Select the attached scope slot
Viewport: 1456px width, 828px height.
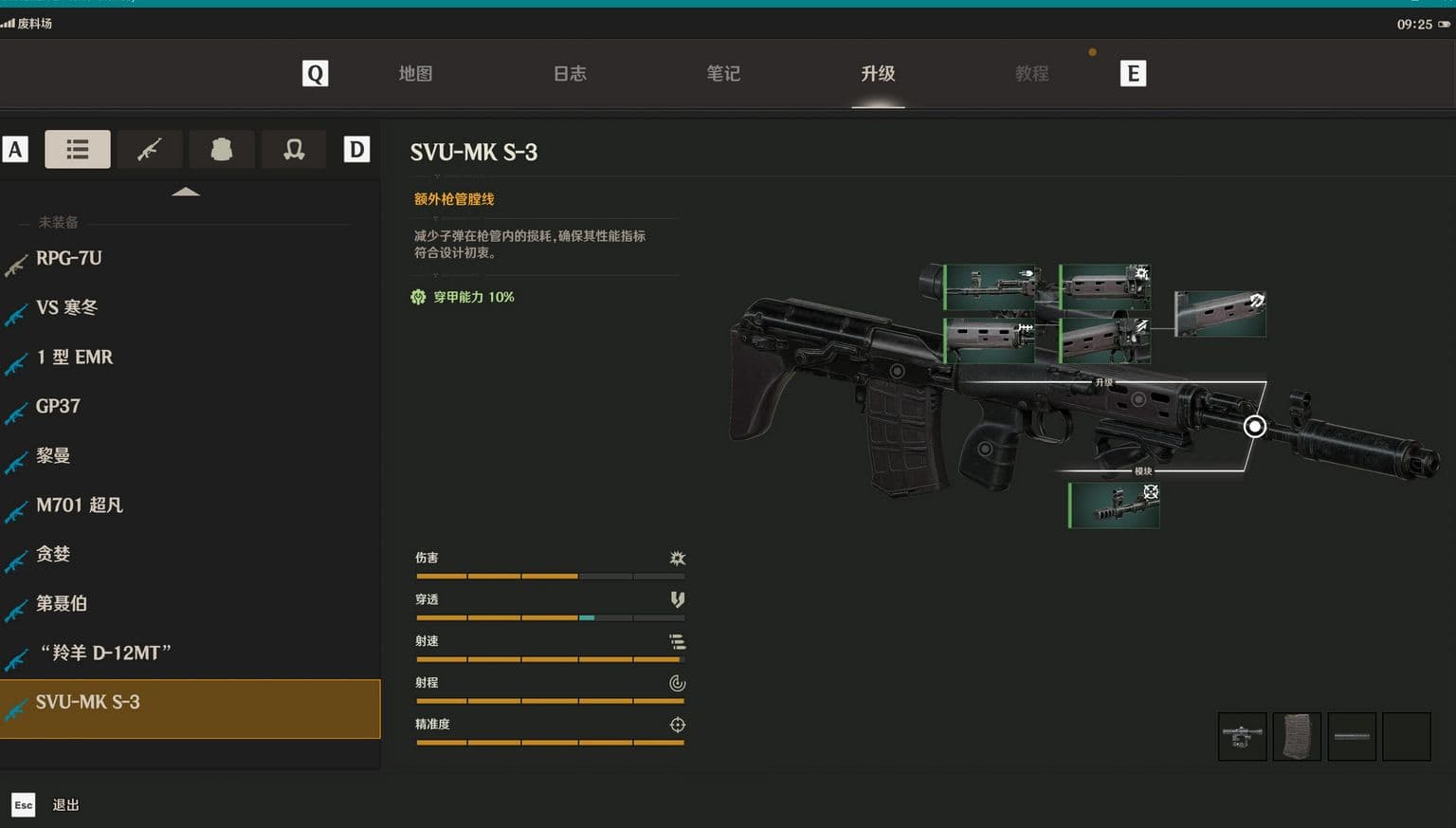[x=1242, y=736]
